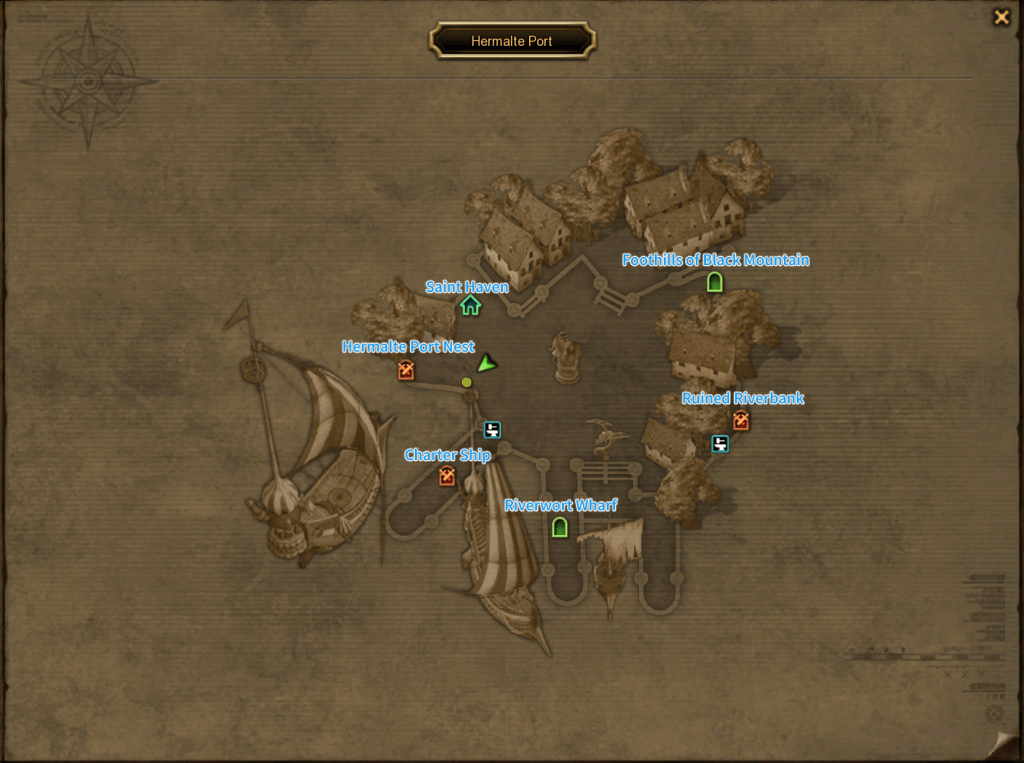The height and width of the screenshot is (763, 1024).
Task: Select the Charter Ship marker
Action: 447,477
